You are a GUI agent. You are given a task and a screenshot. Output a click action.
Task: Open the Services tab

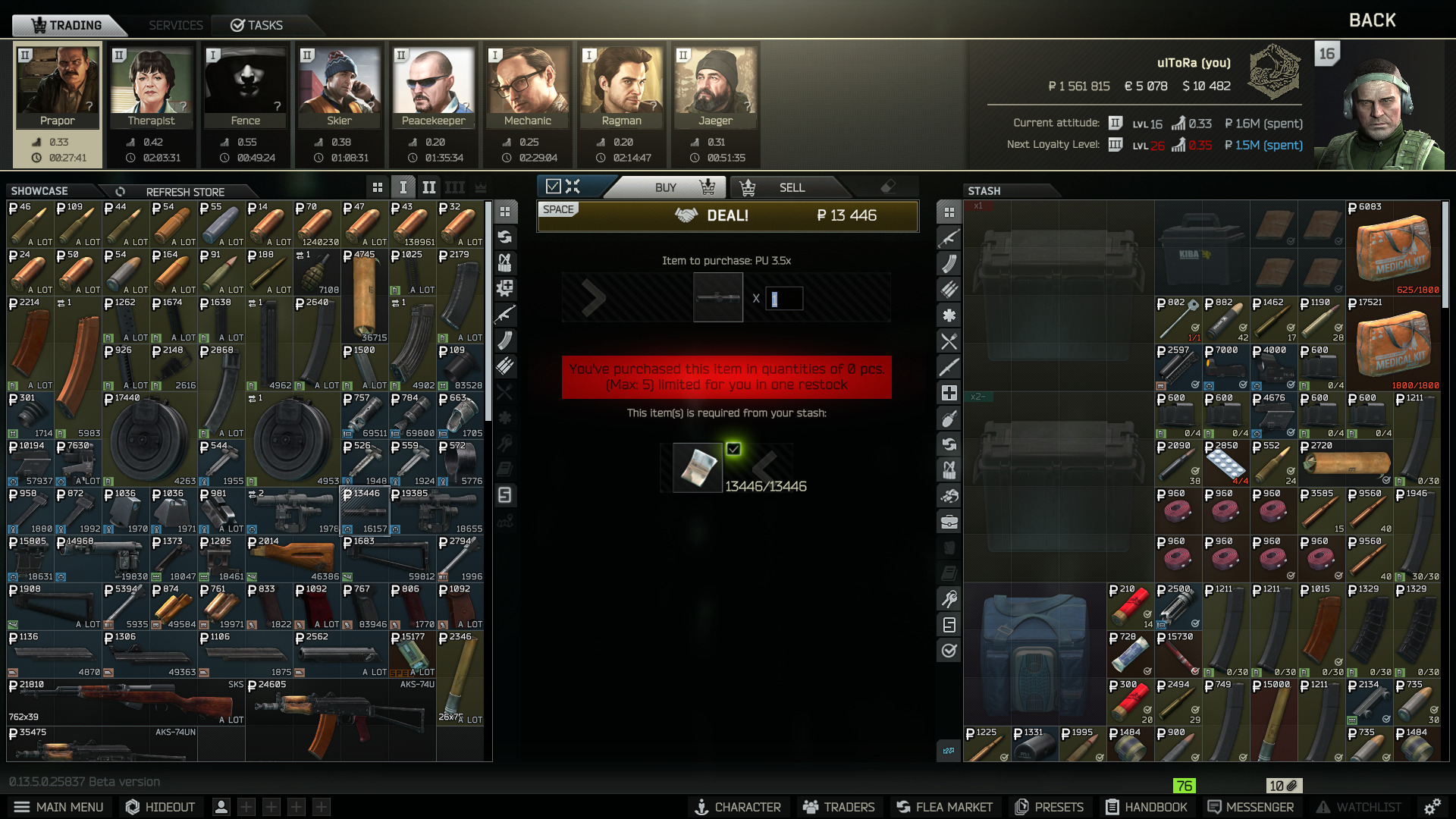pyautogui.click(x=175, y=25)
